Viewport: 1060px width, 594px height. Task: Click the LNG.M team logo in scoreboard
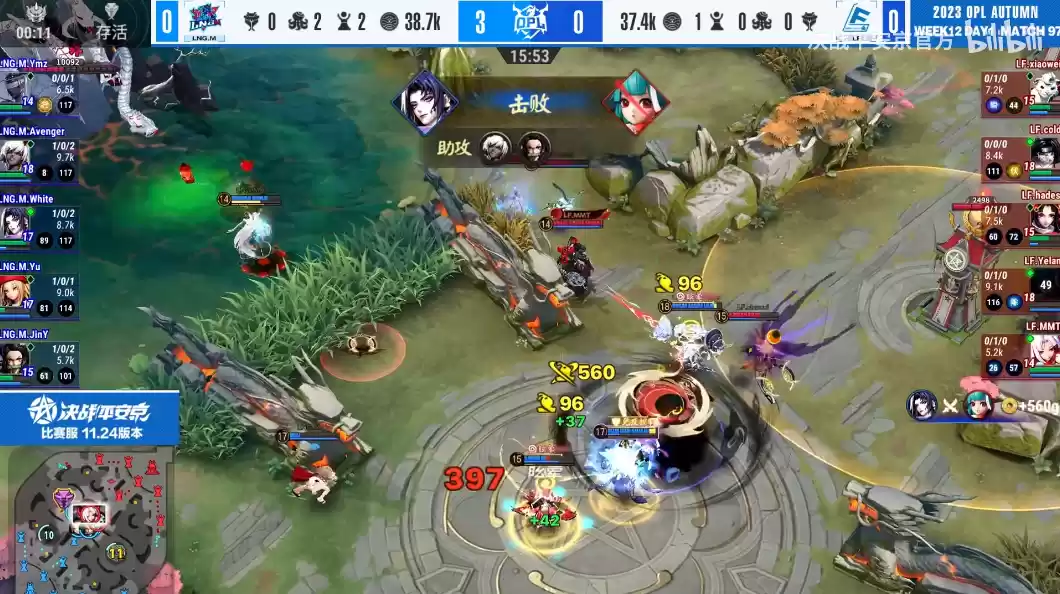204,20
